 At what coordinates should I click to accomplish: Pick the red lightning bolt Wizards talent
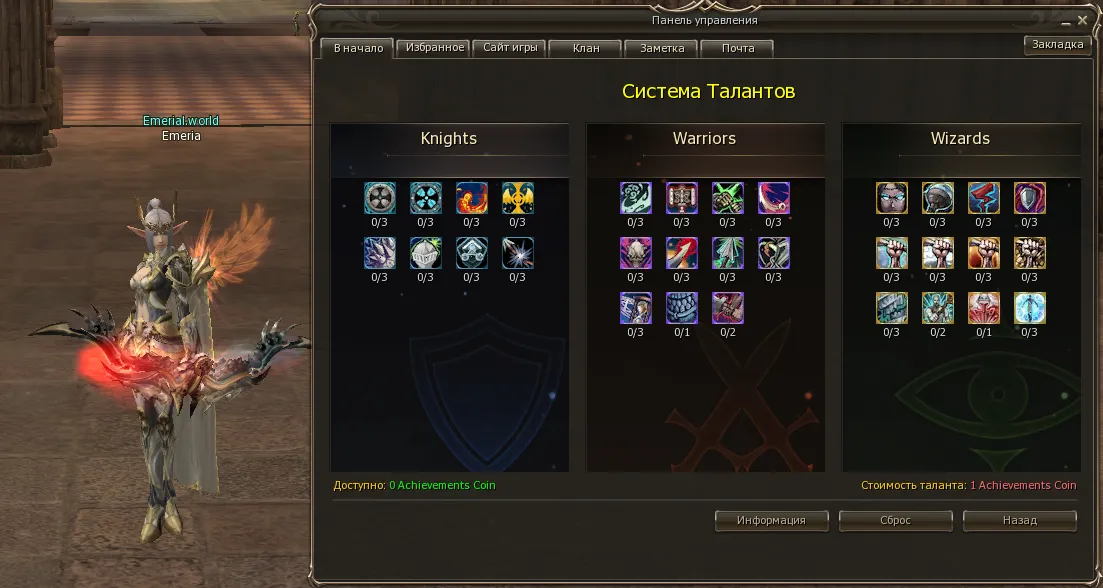984,198
